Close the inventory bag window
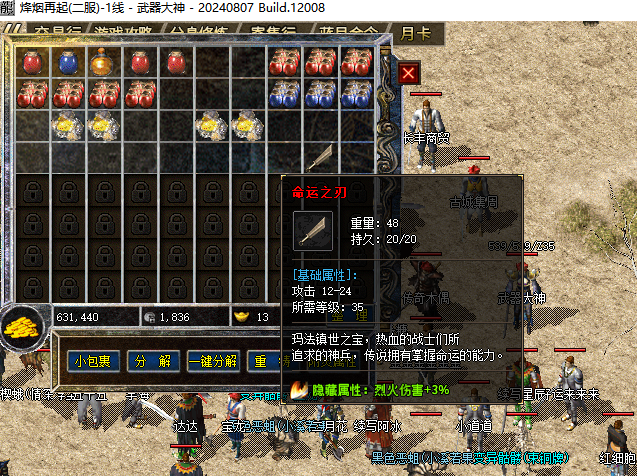Image resolution: width=637 pixels, height=476 pixels. point(408,73)
